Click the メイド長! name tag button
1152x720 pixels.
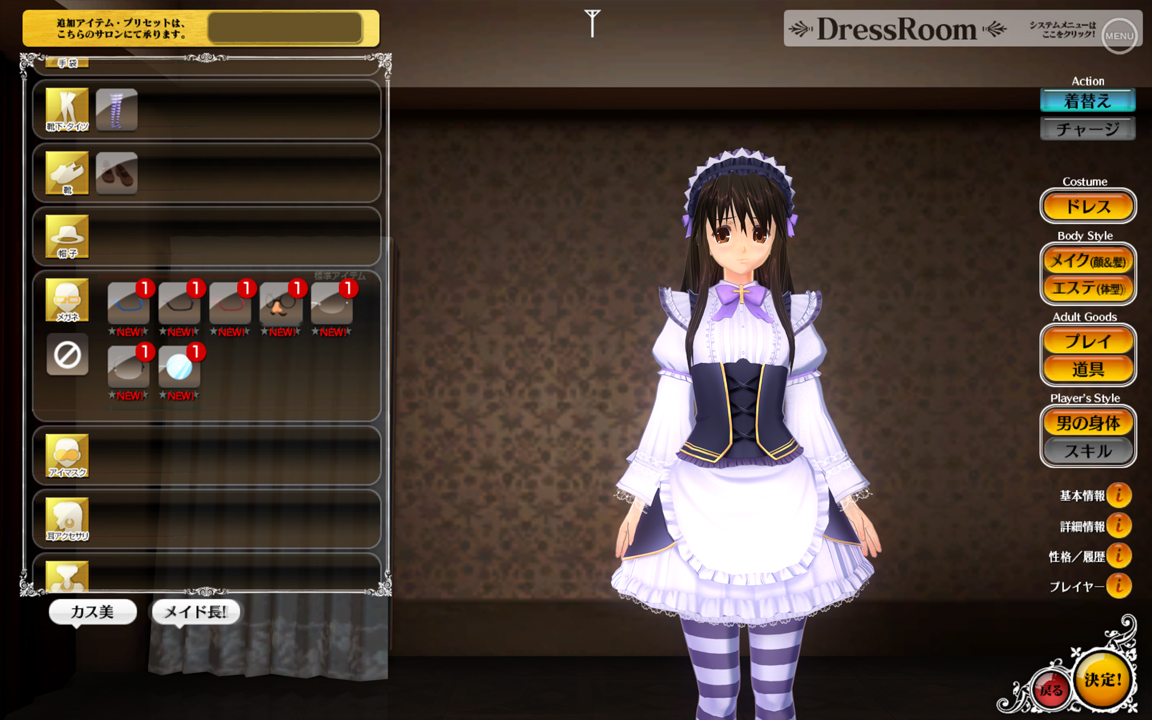pos(196,611)
